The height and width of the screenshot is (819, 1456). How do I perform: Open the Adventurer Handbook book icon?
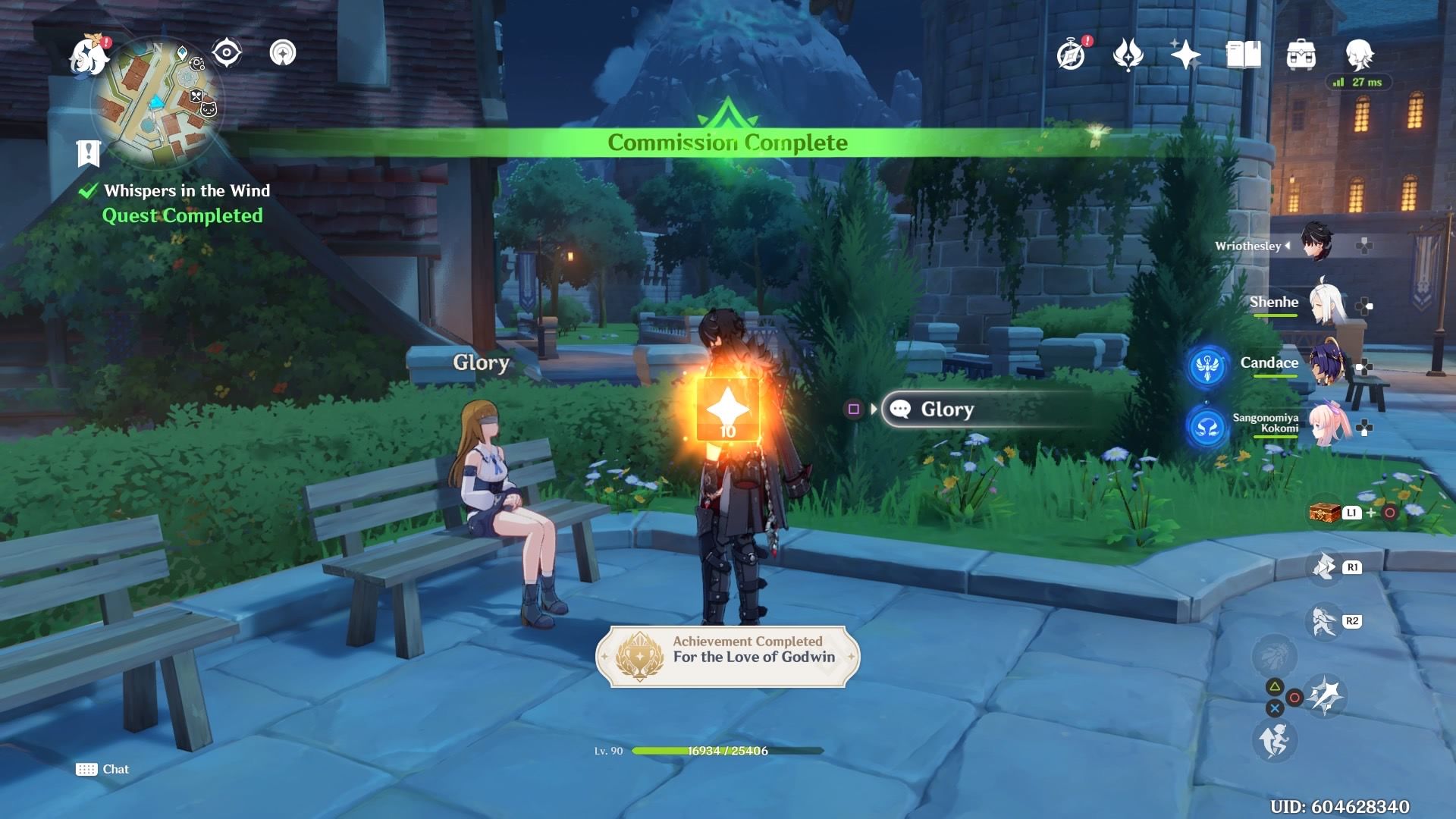(1243, 55)
